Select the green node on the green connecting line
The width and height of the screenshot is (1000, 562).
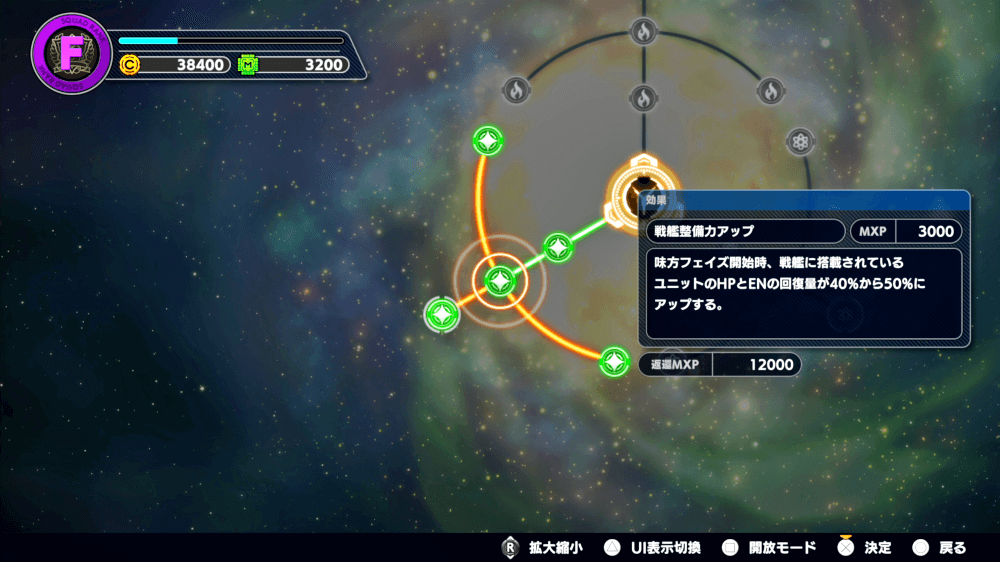click(x=558, y=245)
